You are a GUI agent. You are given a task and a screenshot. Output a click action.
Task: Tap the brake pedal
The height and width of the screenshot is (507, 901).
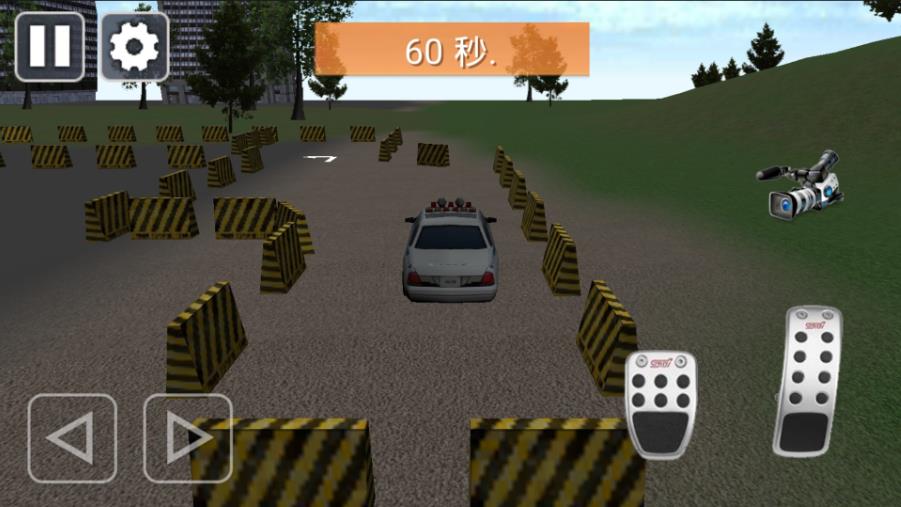tap(661, 404)
